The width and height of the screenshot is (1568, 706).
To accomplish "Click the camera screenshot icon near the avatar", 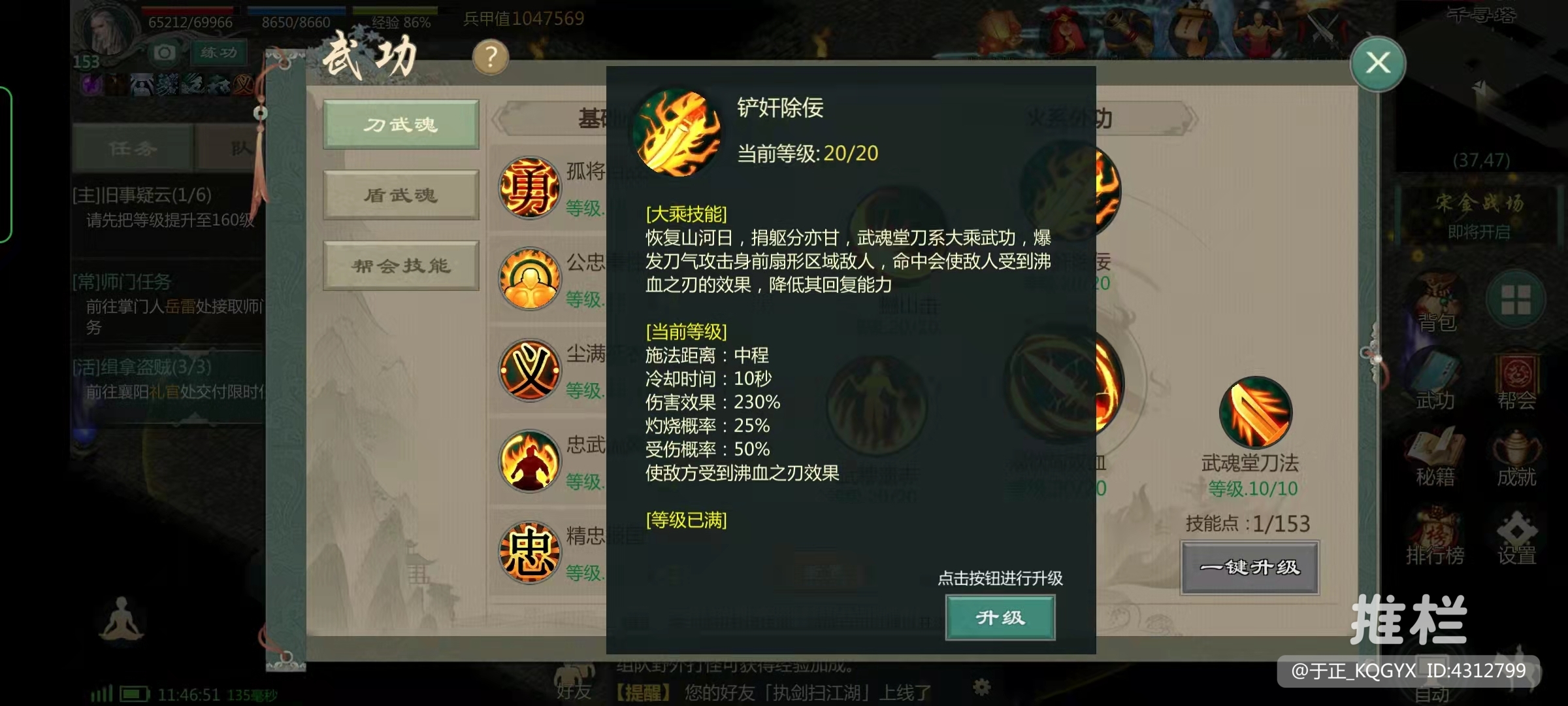I will click(165, 52).
